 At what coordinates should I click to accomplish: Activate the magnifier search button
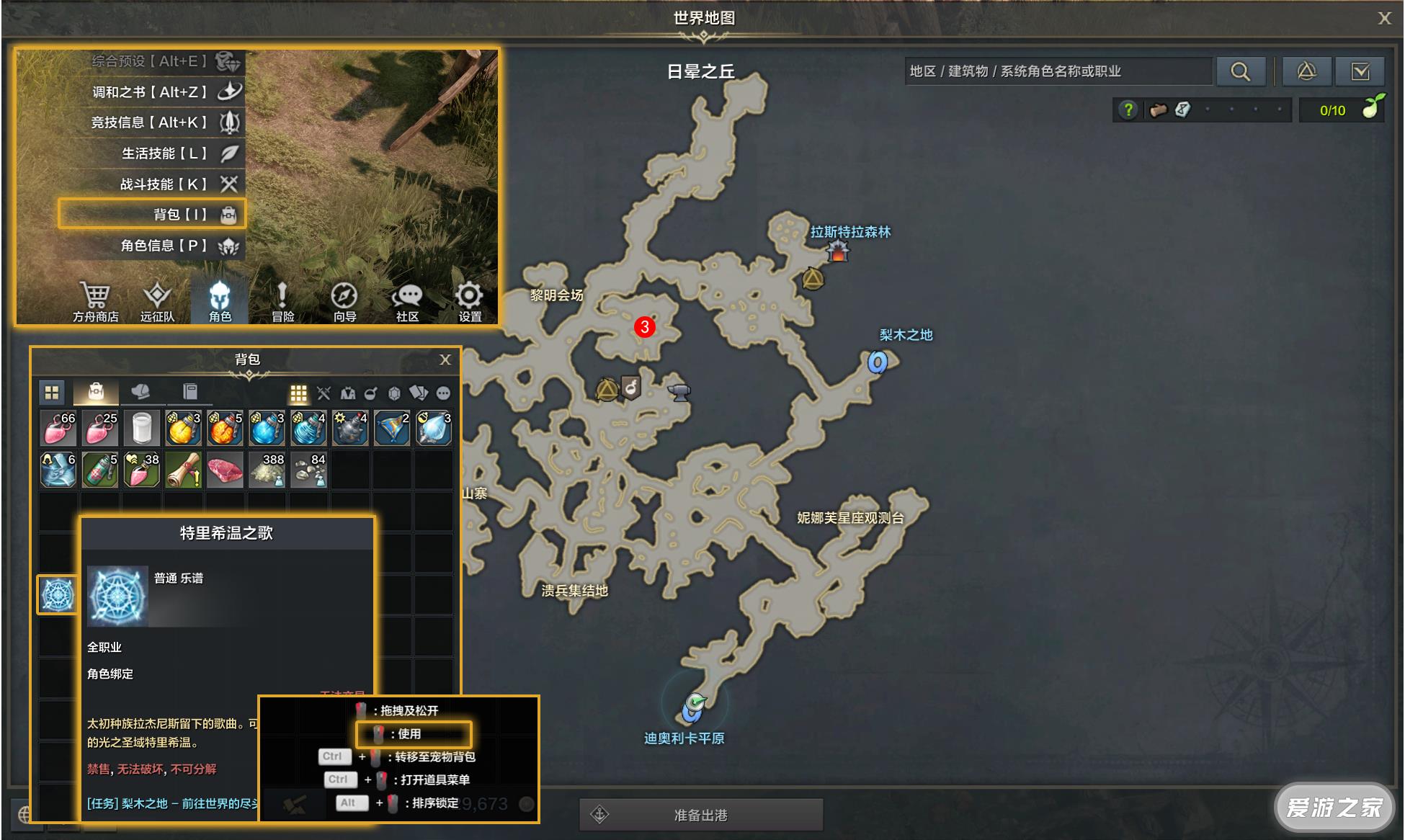pos(1240,71)
